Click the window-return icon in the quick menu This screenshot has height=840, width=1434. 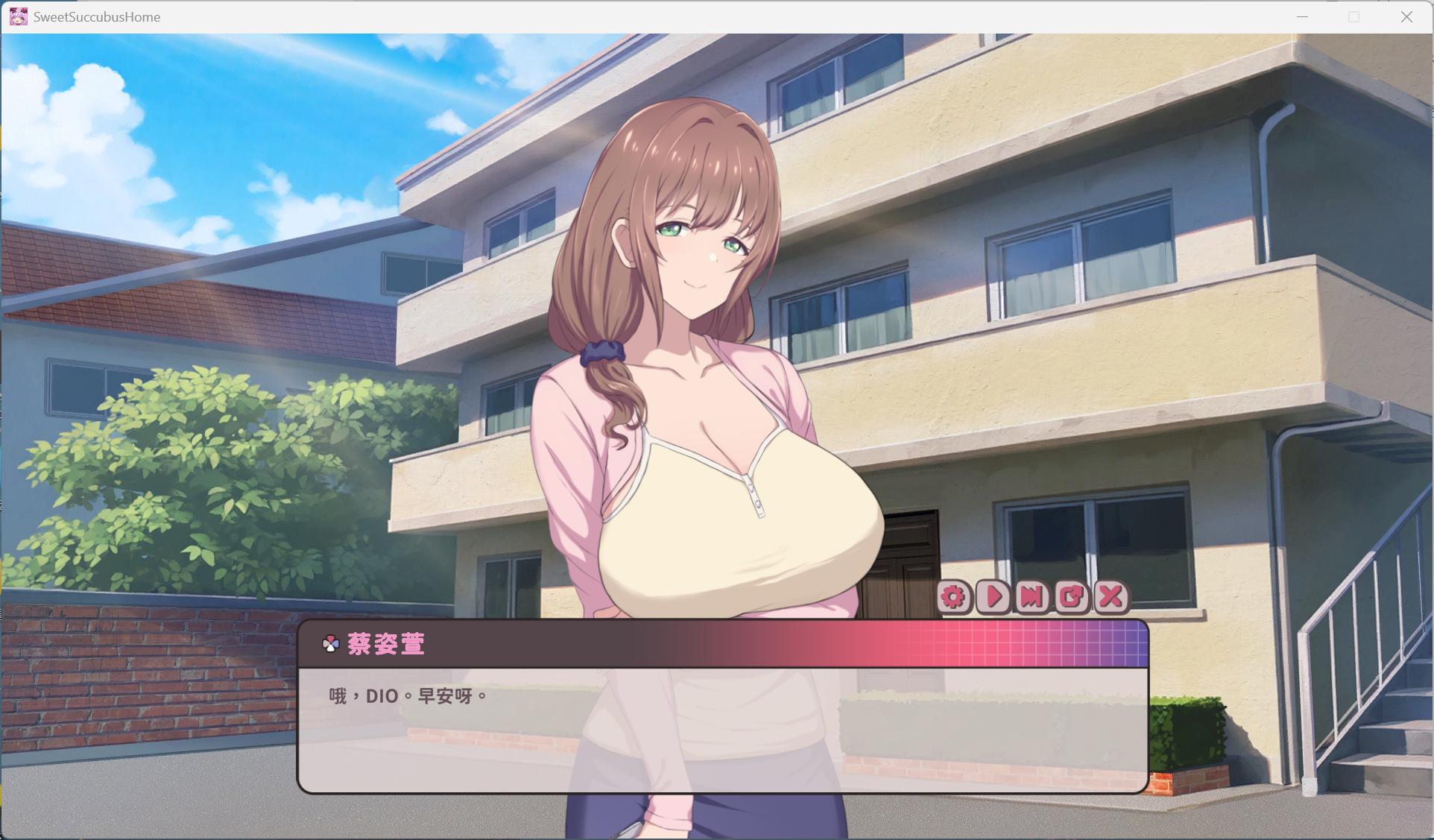point(1072,598)
